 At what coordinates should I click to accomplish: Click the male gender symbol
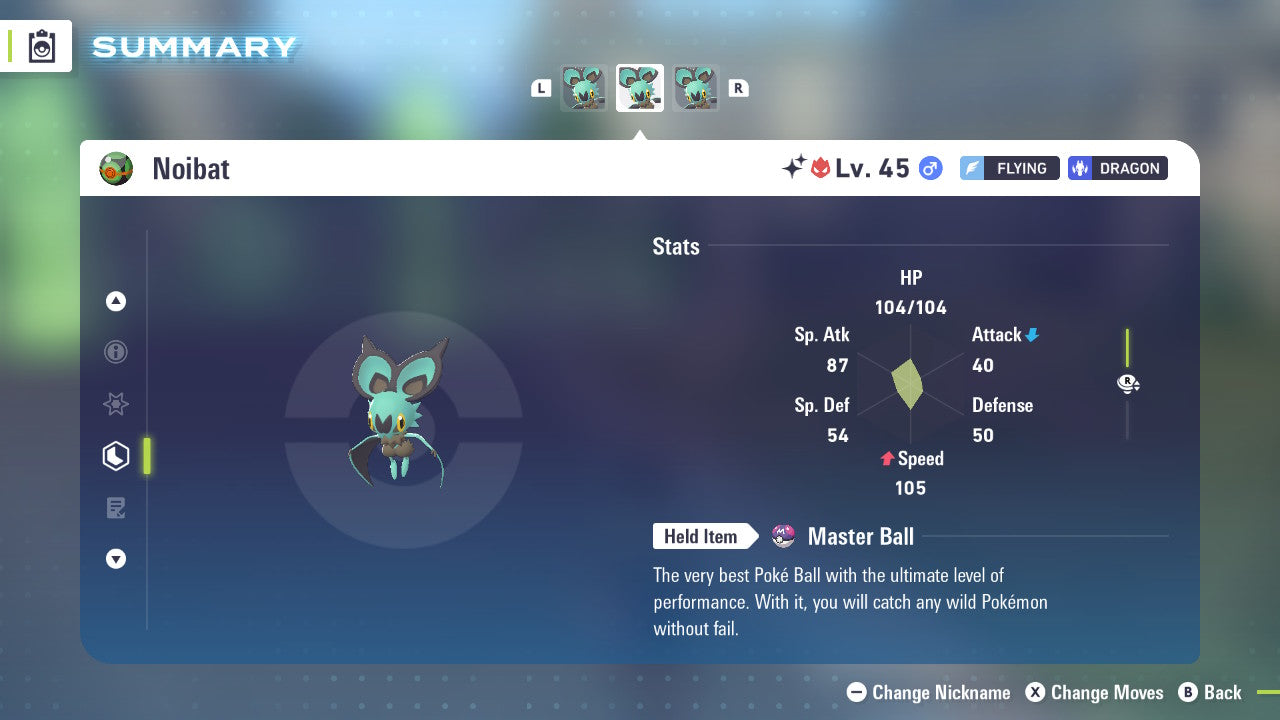pyautogui.click(x=928, y=168)
